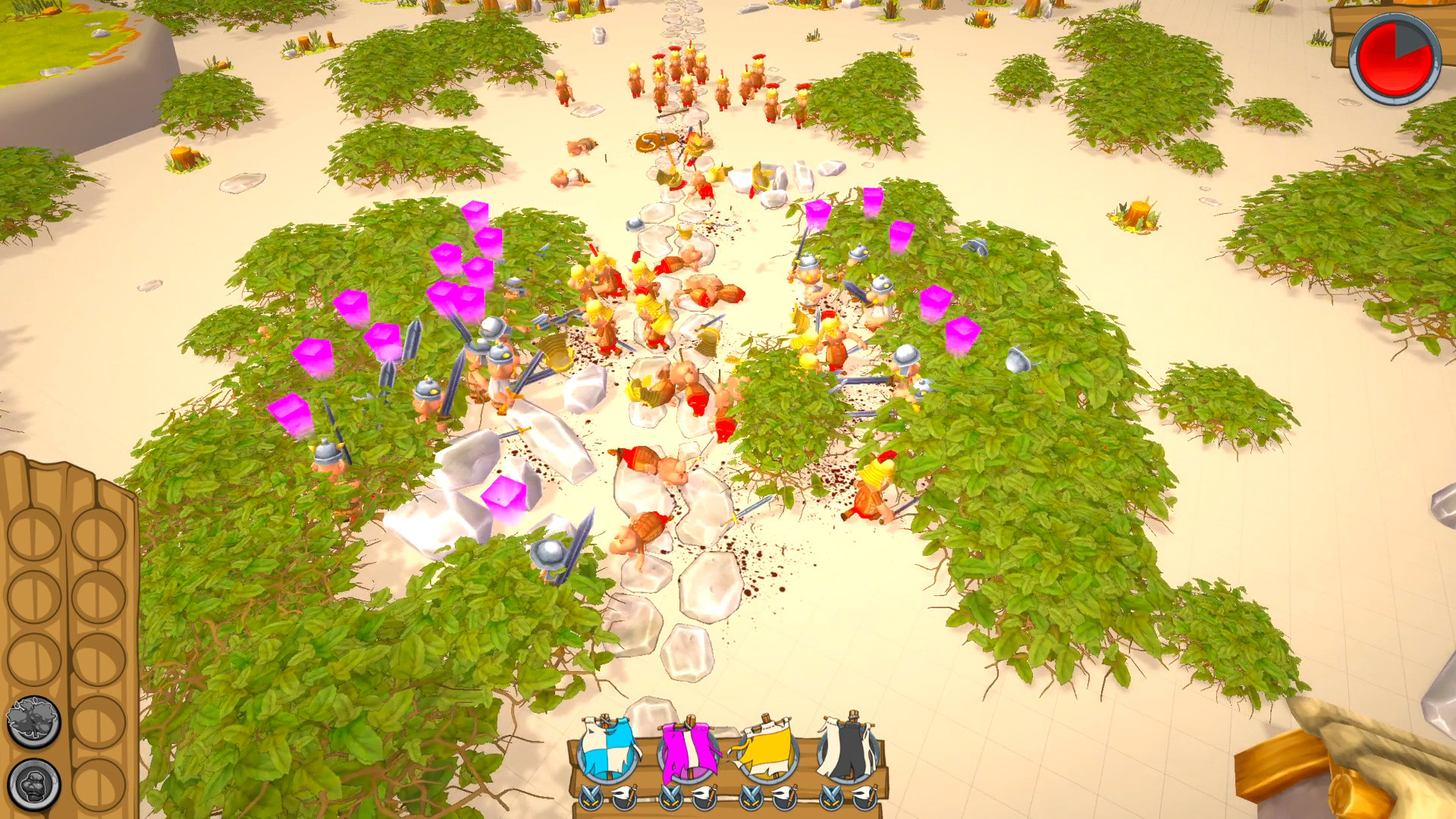Select the attack swords icon under the cyan banner
The width and height of the screenshot is (1456, 819).
[591, 798]
